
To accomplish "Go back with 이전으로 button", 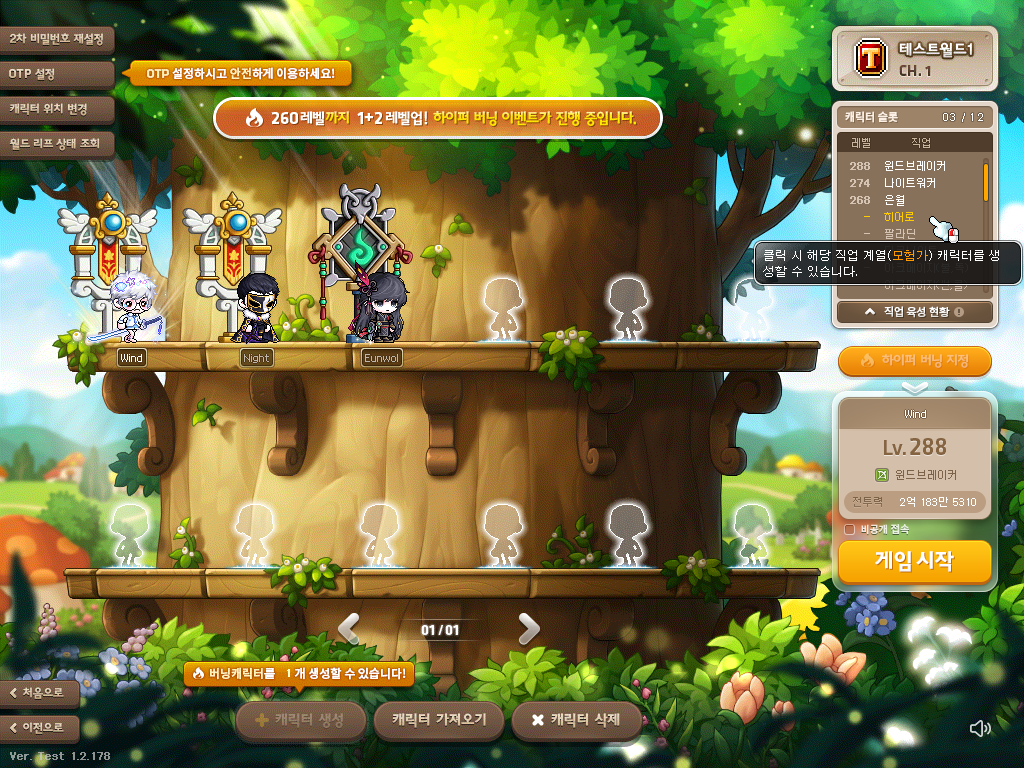I will (40, 727).
